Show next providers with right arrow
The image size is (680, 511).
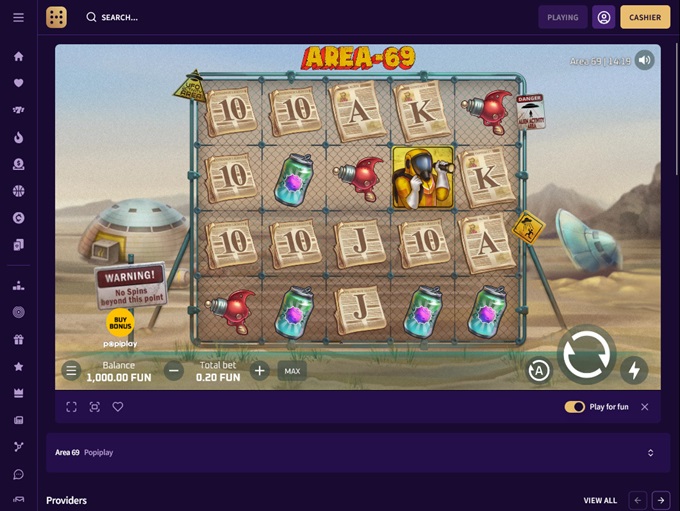coord(661,500)
